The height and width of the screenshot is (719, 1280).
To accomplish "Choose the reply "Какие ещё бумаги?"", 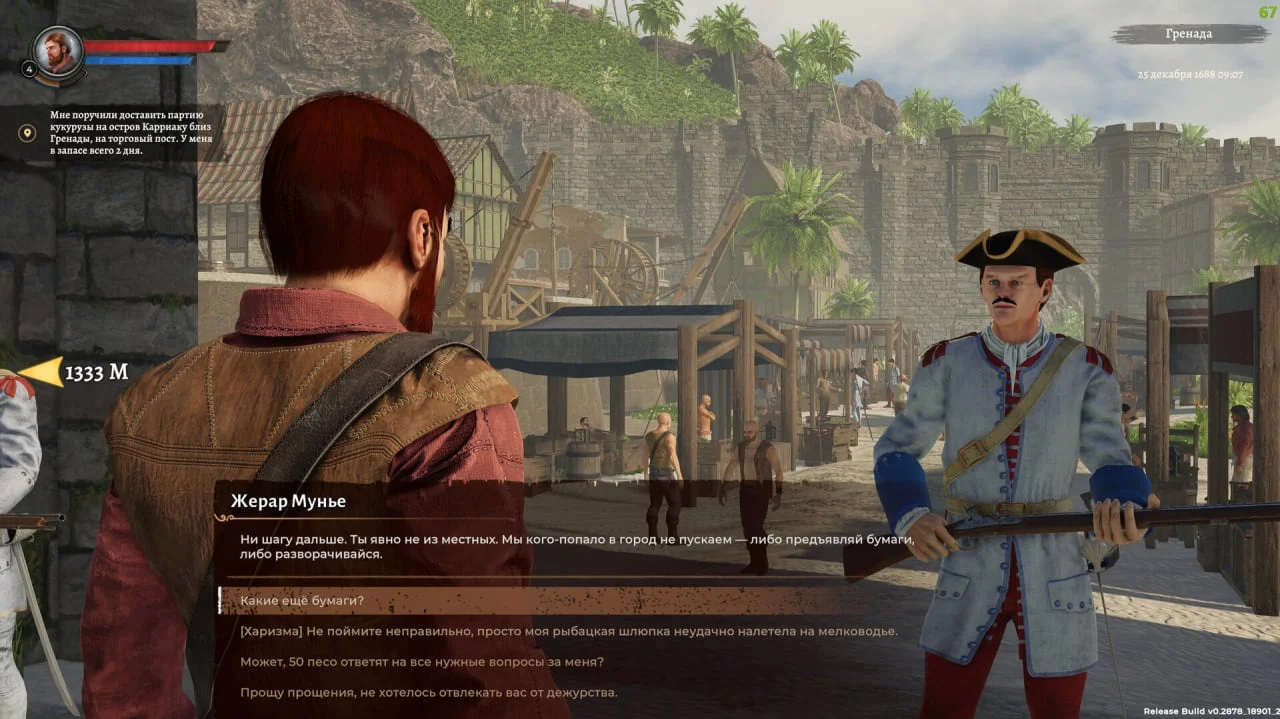I will tap(301, 600).
